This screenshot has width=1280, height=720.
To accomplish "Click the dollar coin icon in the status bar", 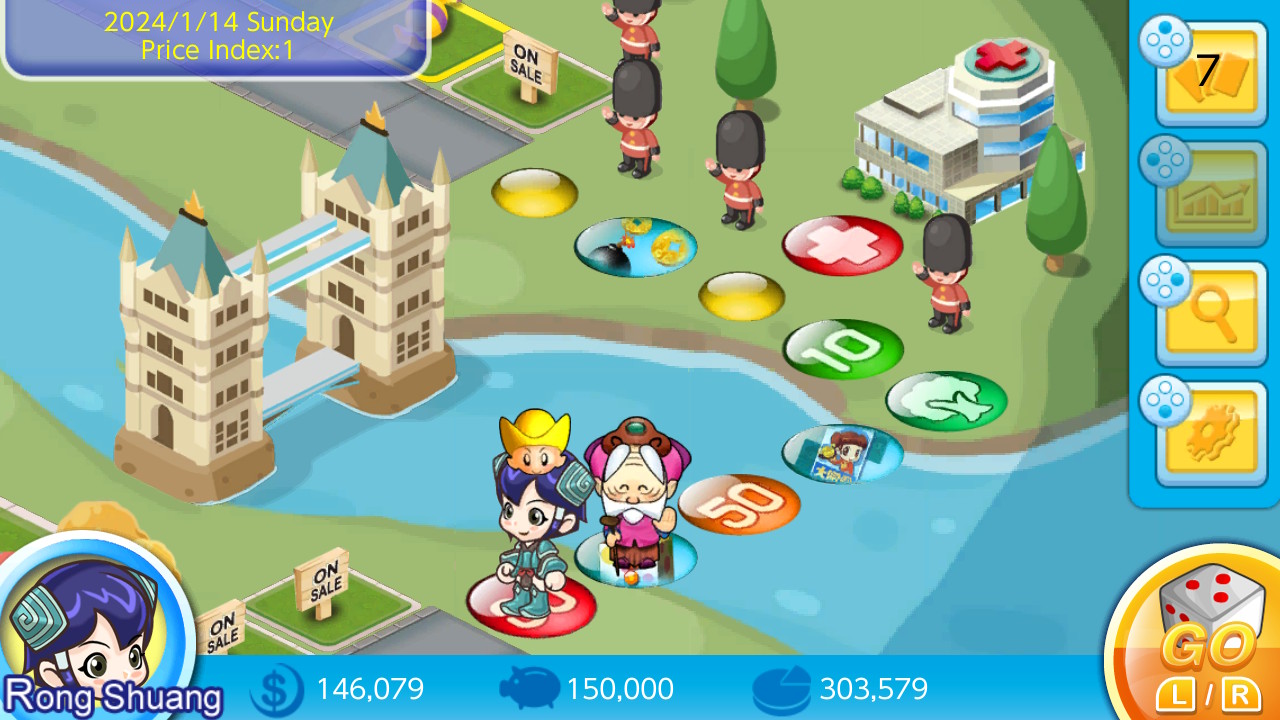I will click(x=277, y=689).
